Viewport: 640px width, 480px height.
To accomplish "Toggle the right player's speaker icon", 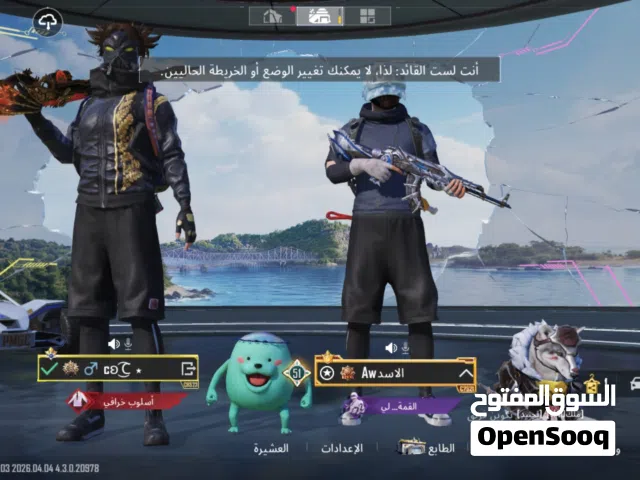I will 390,347.
